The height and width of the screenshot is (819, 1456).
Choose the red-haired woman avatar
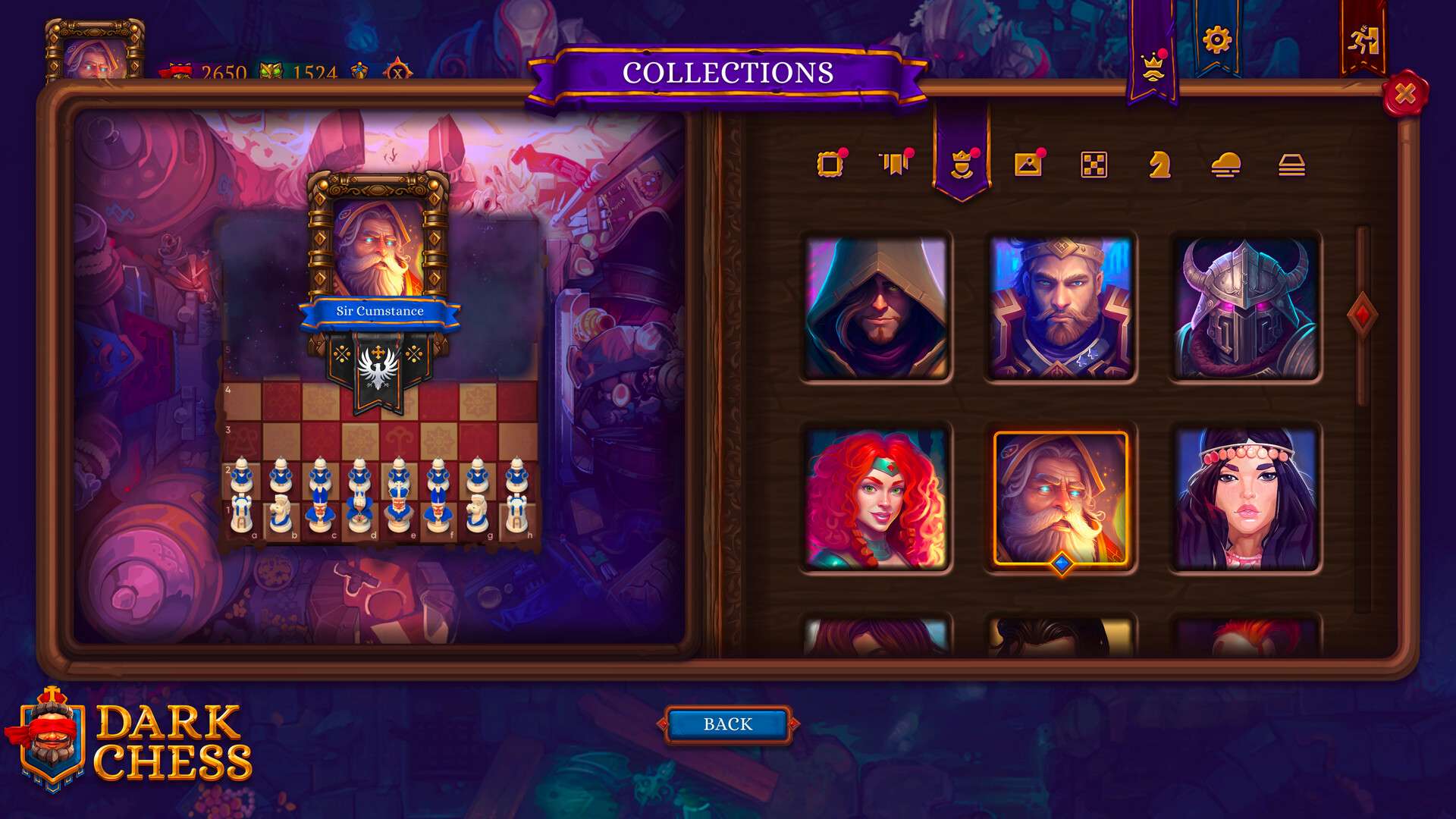[876, 498]
